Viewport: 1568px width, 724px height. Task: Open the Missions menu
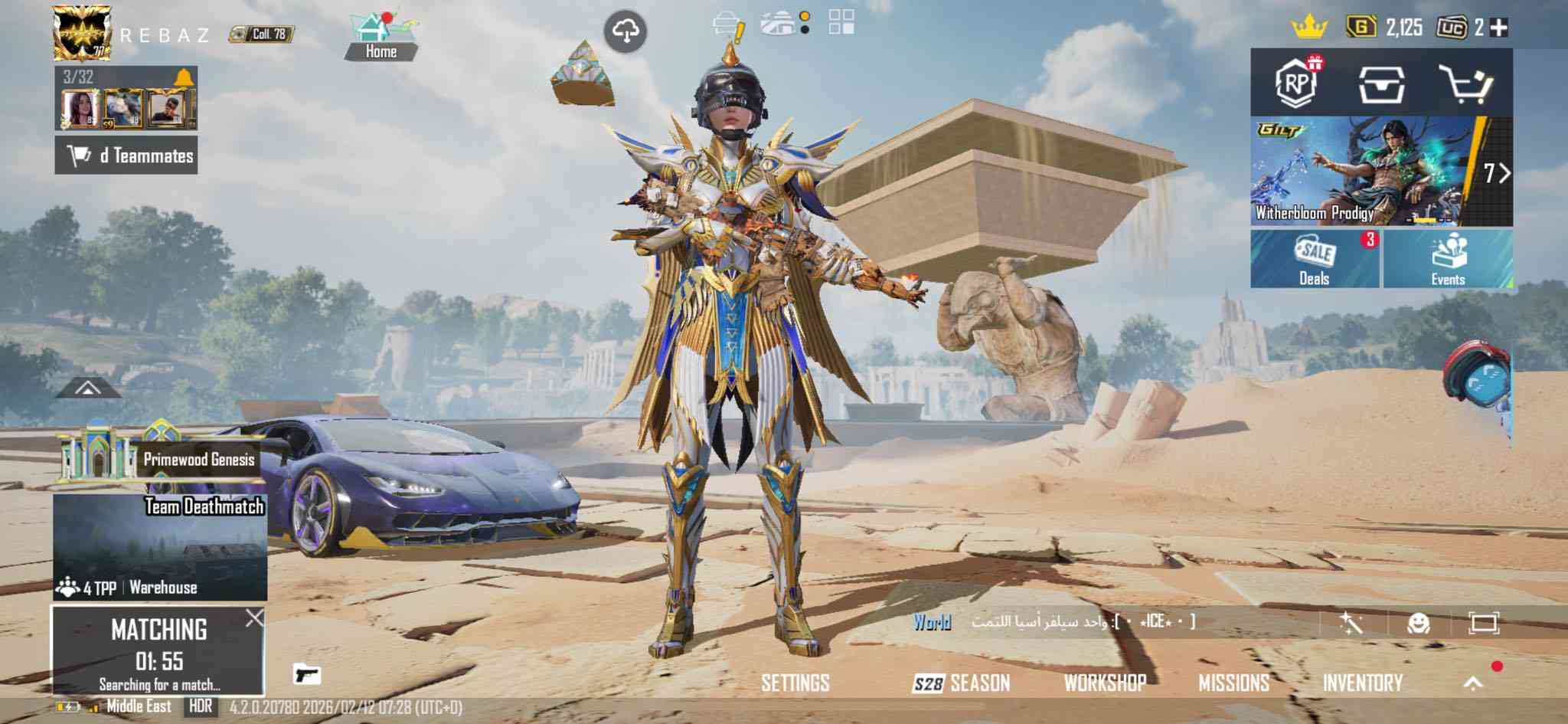coord(1233,683)
